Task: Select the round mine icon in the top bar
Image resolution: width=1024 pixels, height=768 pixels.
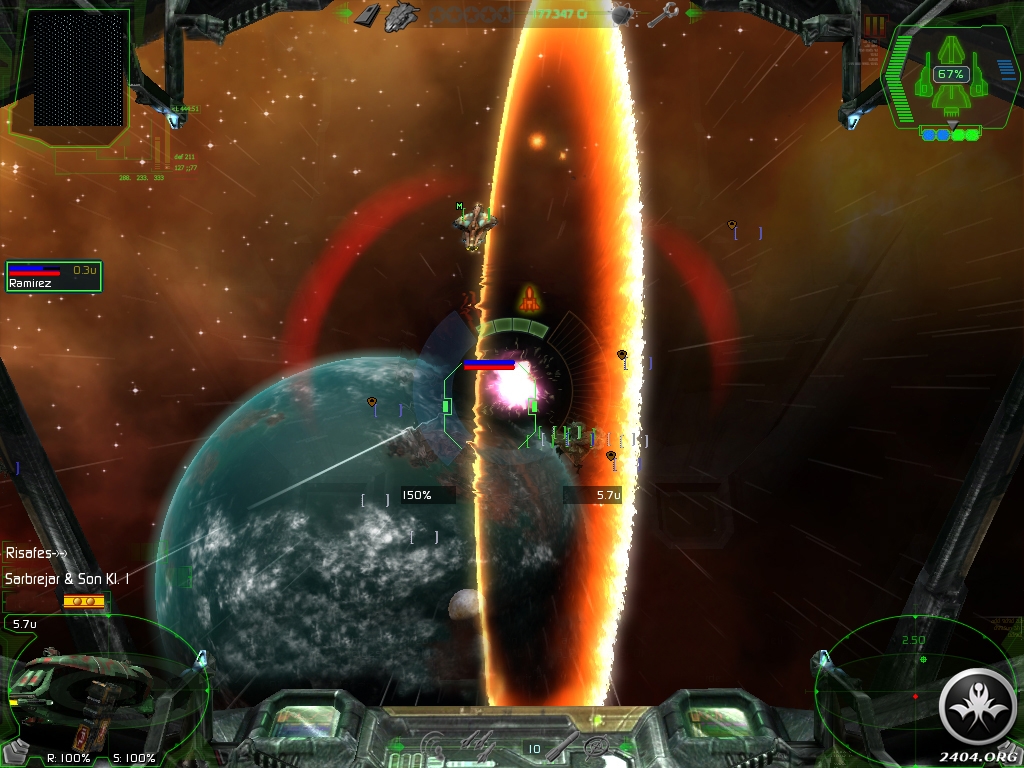Action: (x=621, y=14)
